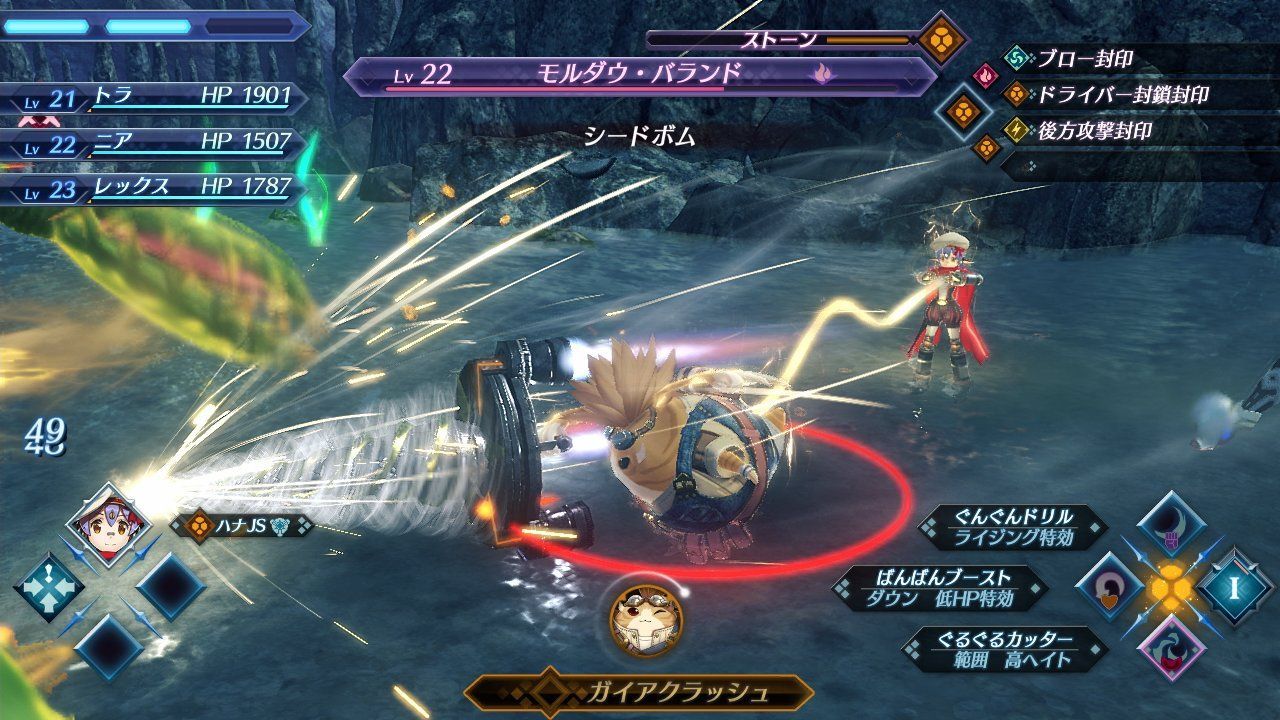Viewport: 1280px width, 720px height.
Task: Click the ストーン combo stage bar
Action: [x=780, y=40]
